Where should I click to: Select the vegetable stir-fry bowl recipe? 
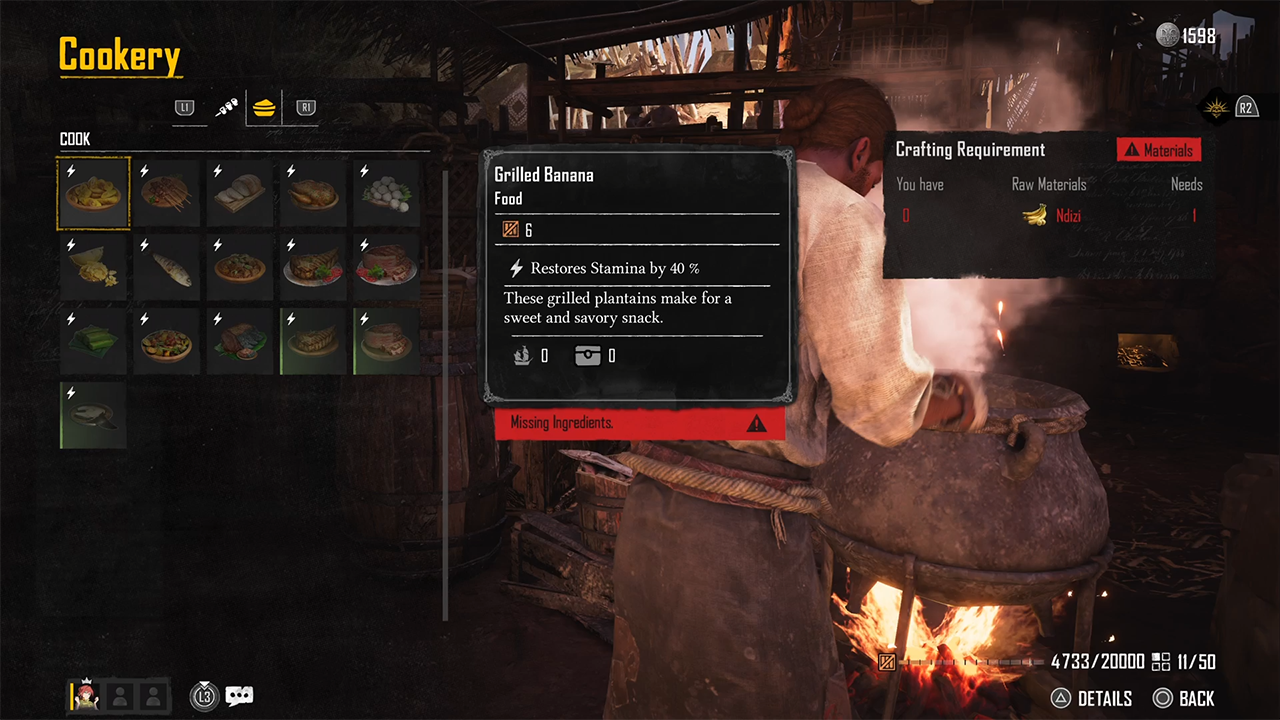click(x=167, y=342)
